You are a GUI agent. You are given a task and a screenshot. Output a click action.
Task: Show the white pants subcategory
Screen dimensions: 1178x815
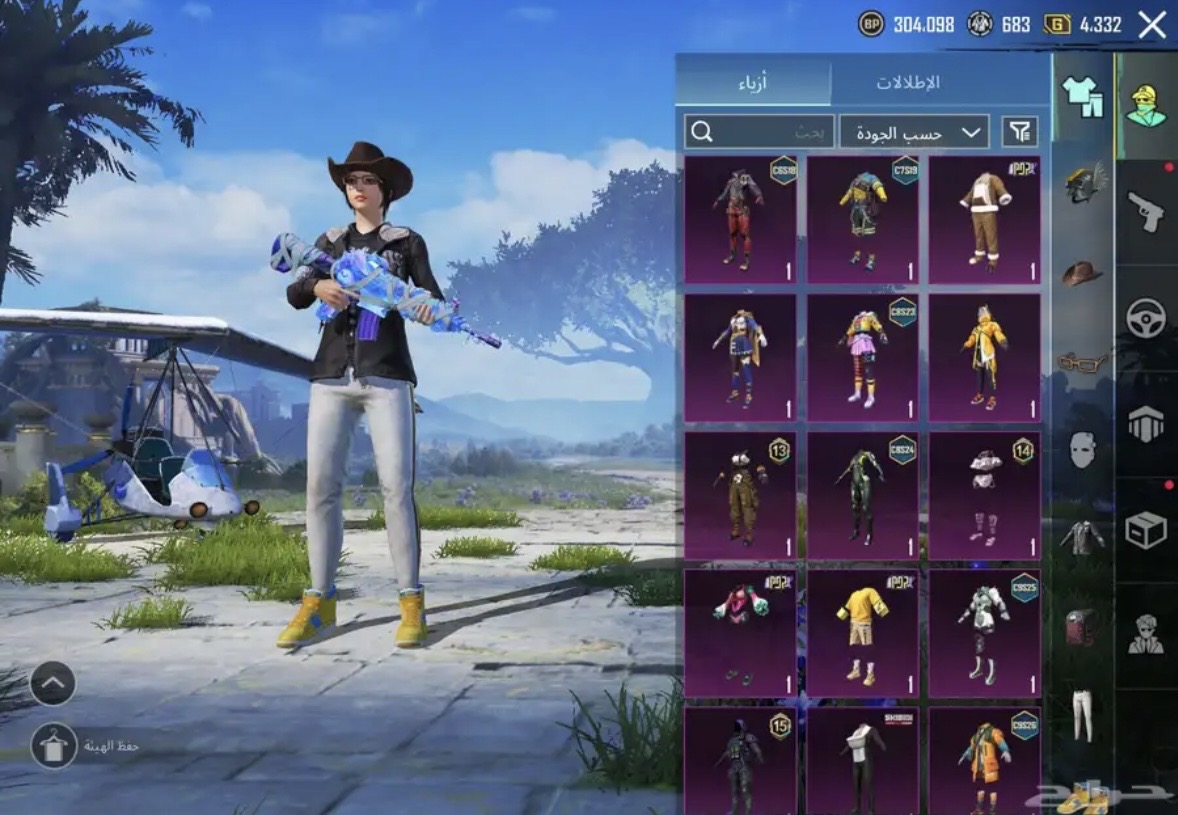click(1082, 714)
